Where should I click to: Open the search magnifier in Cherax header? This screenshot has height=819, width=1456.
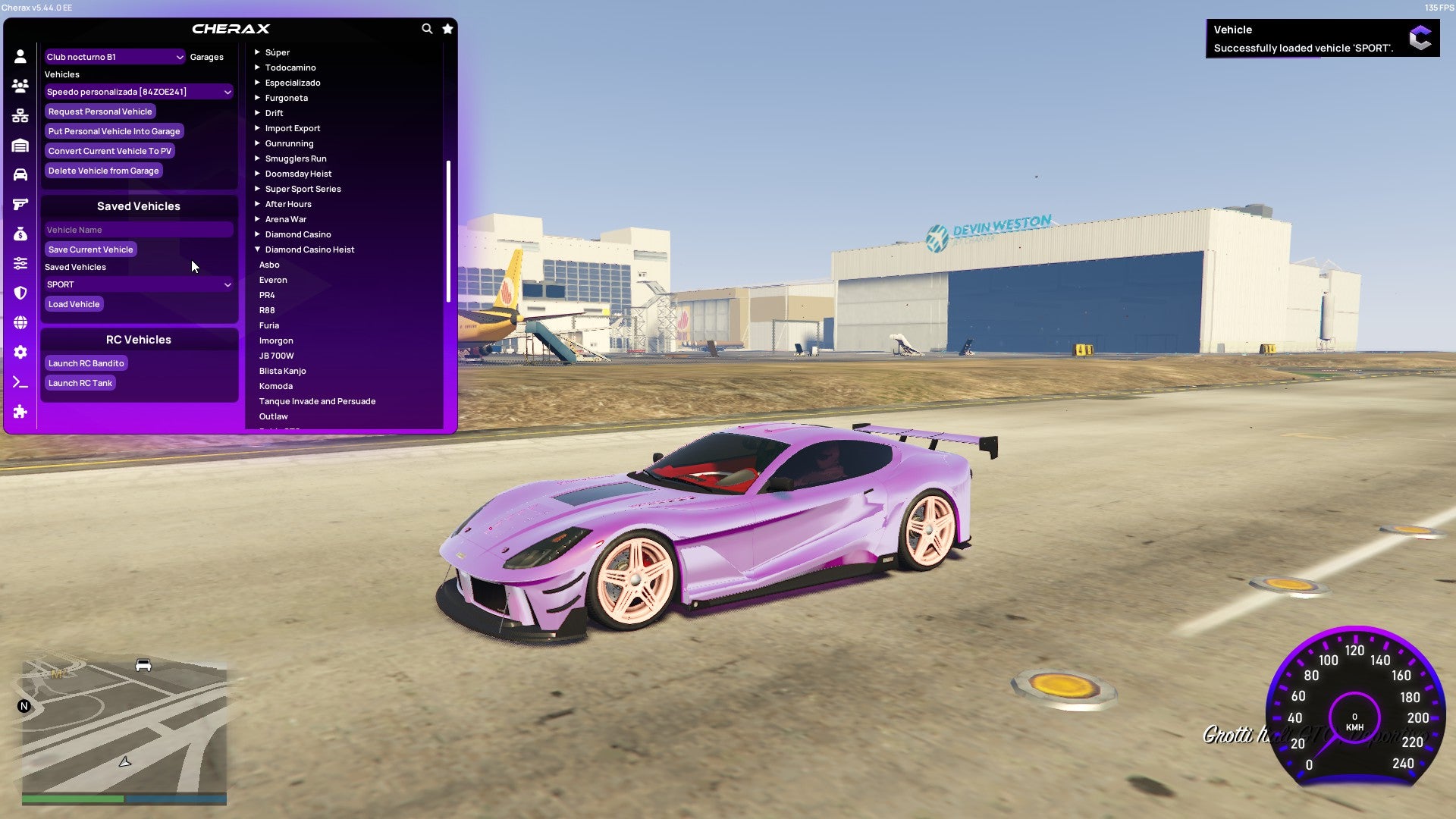click(425, 28)
